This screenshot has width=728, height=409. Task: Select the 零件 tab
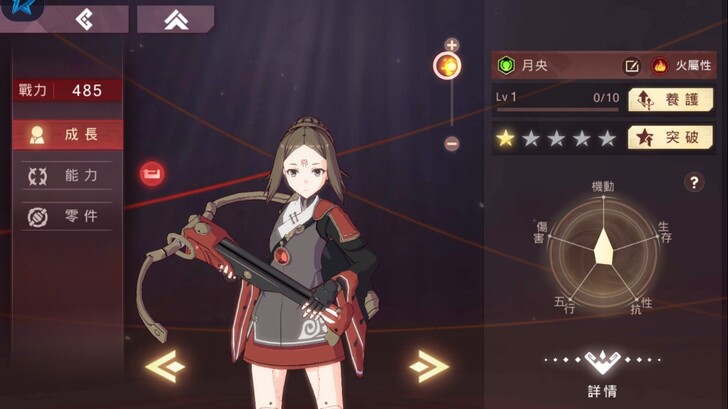[x=66, y=216]
